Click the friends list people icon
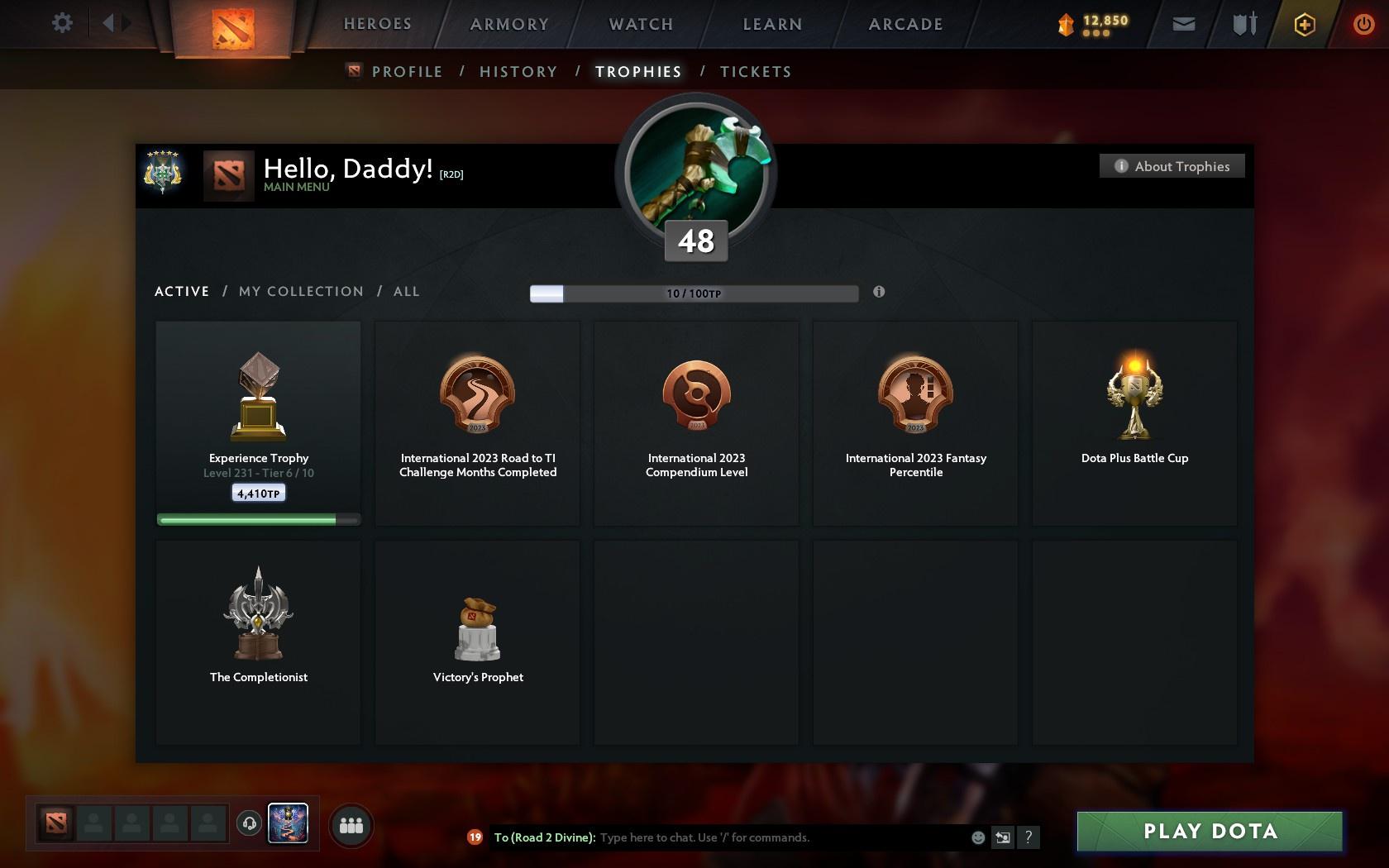This screenshot has width=1389, height=868. pyautogui.click(x=353, y=824)
